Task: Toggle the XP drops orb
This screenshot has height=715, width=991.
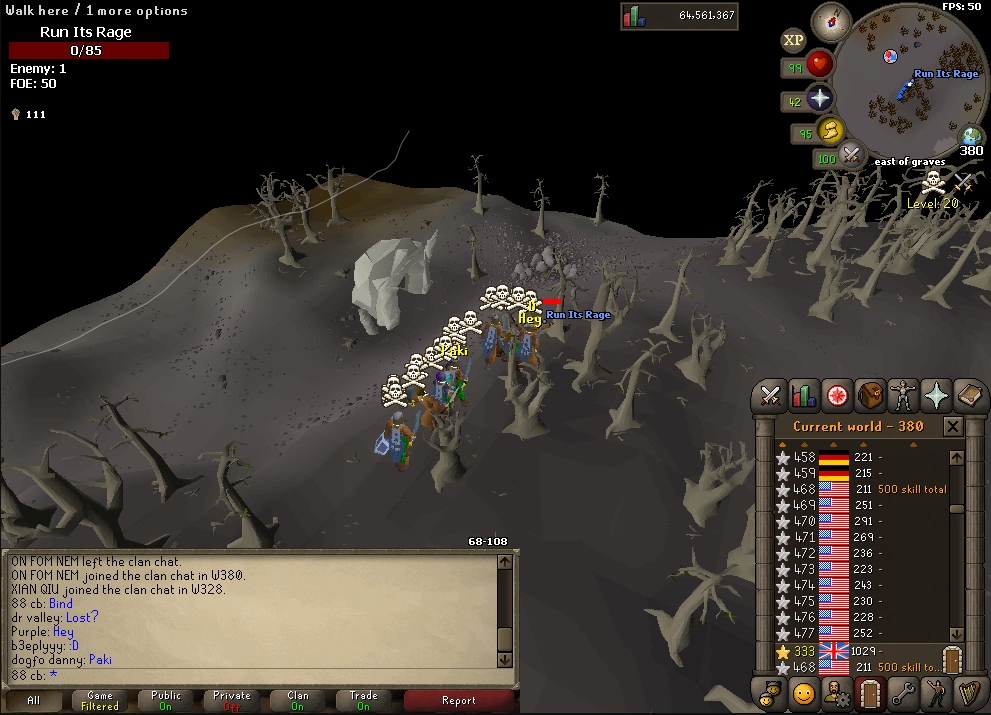Action: coord(793,40)
